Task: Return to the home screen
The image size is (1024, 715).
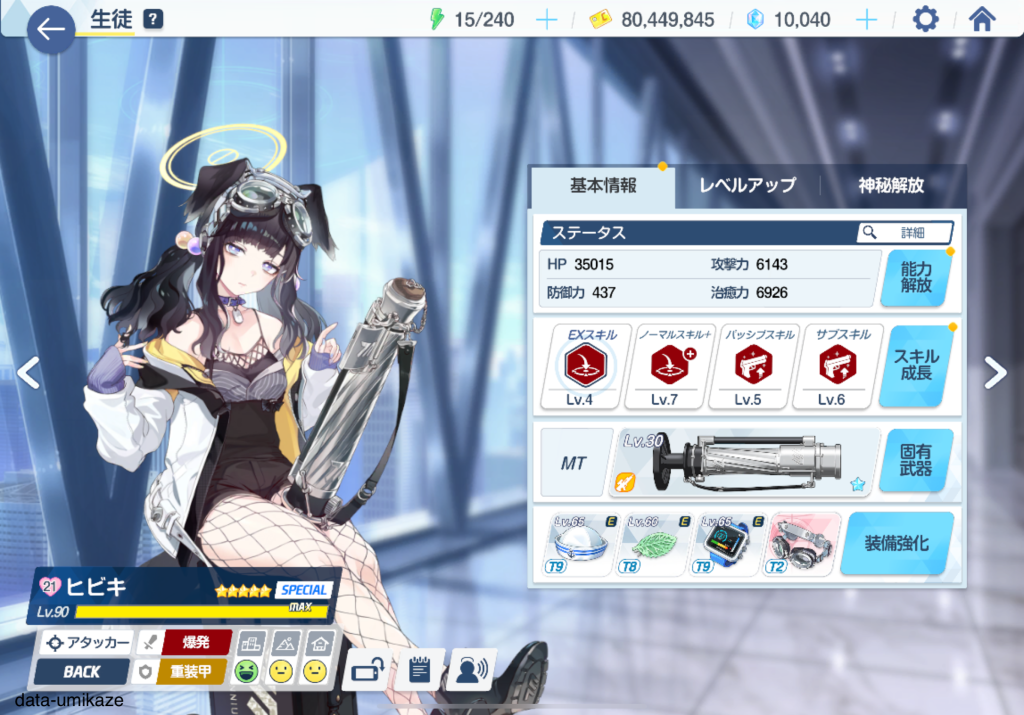Action: click(983, 20)
